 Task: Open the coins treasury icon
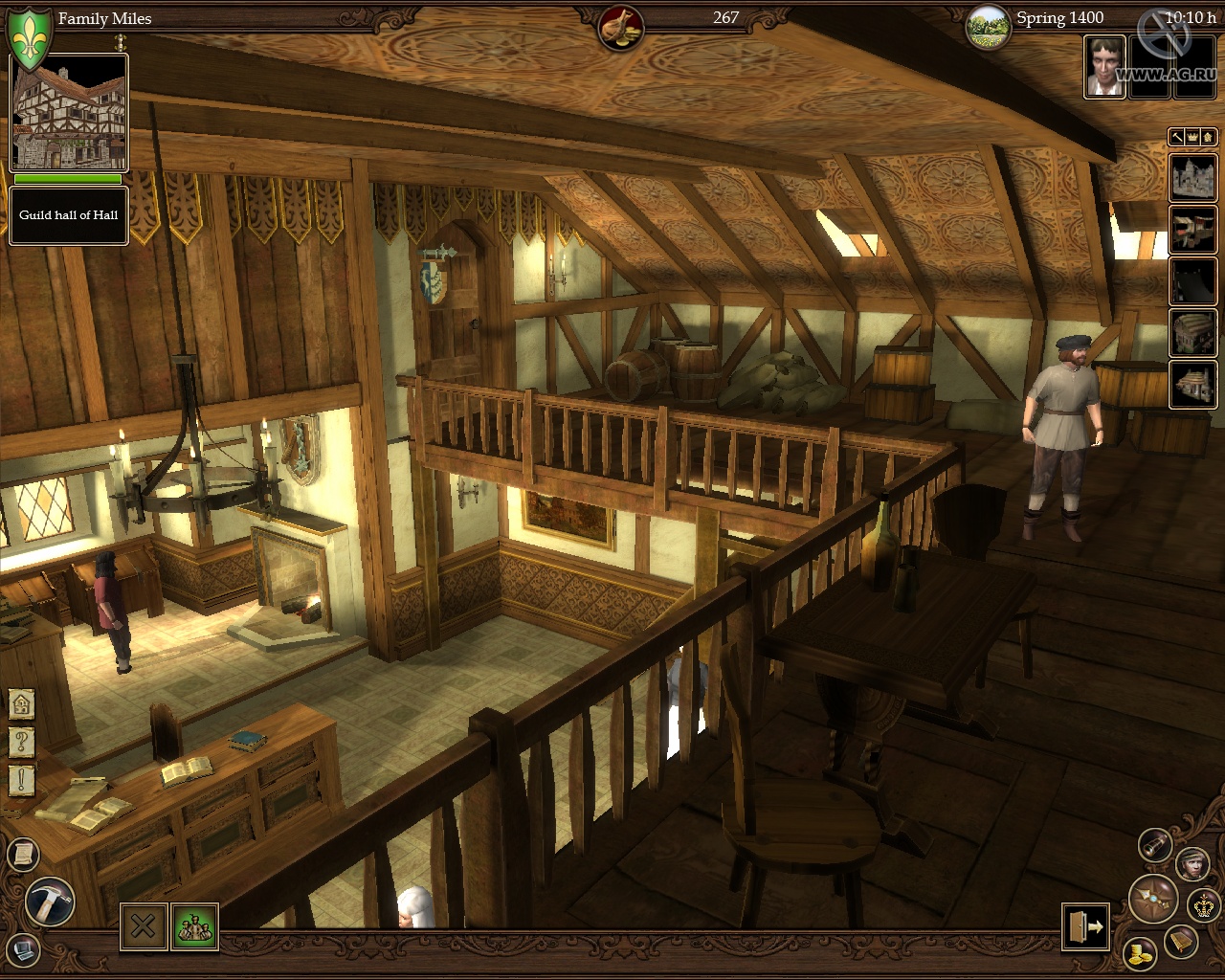tap(1139, 955)
